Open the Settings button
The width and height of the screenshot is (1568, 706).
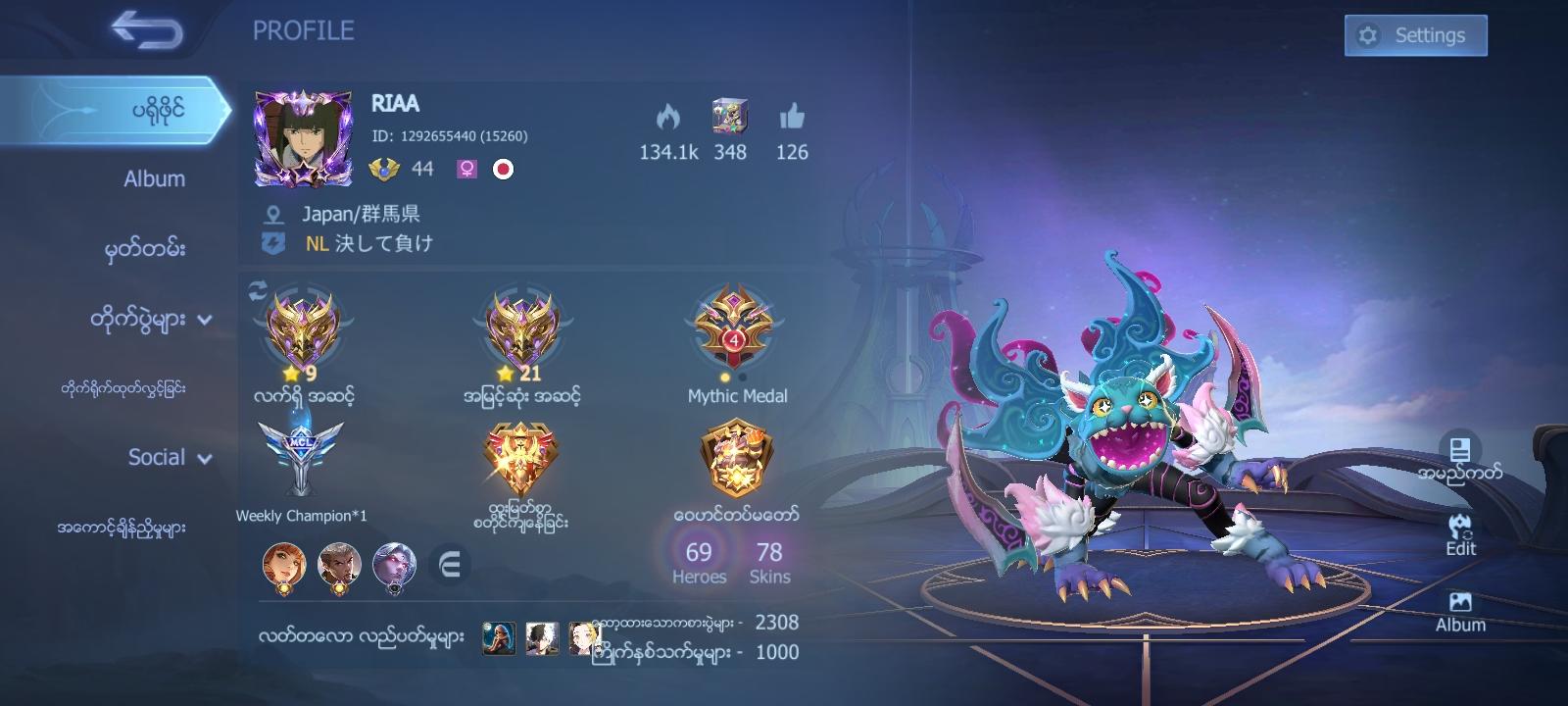1414,34
